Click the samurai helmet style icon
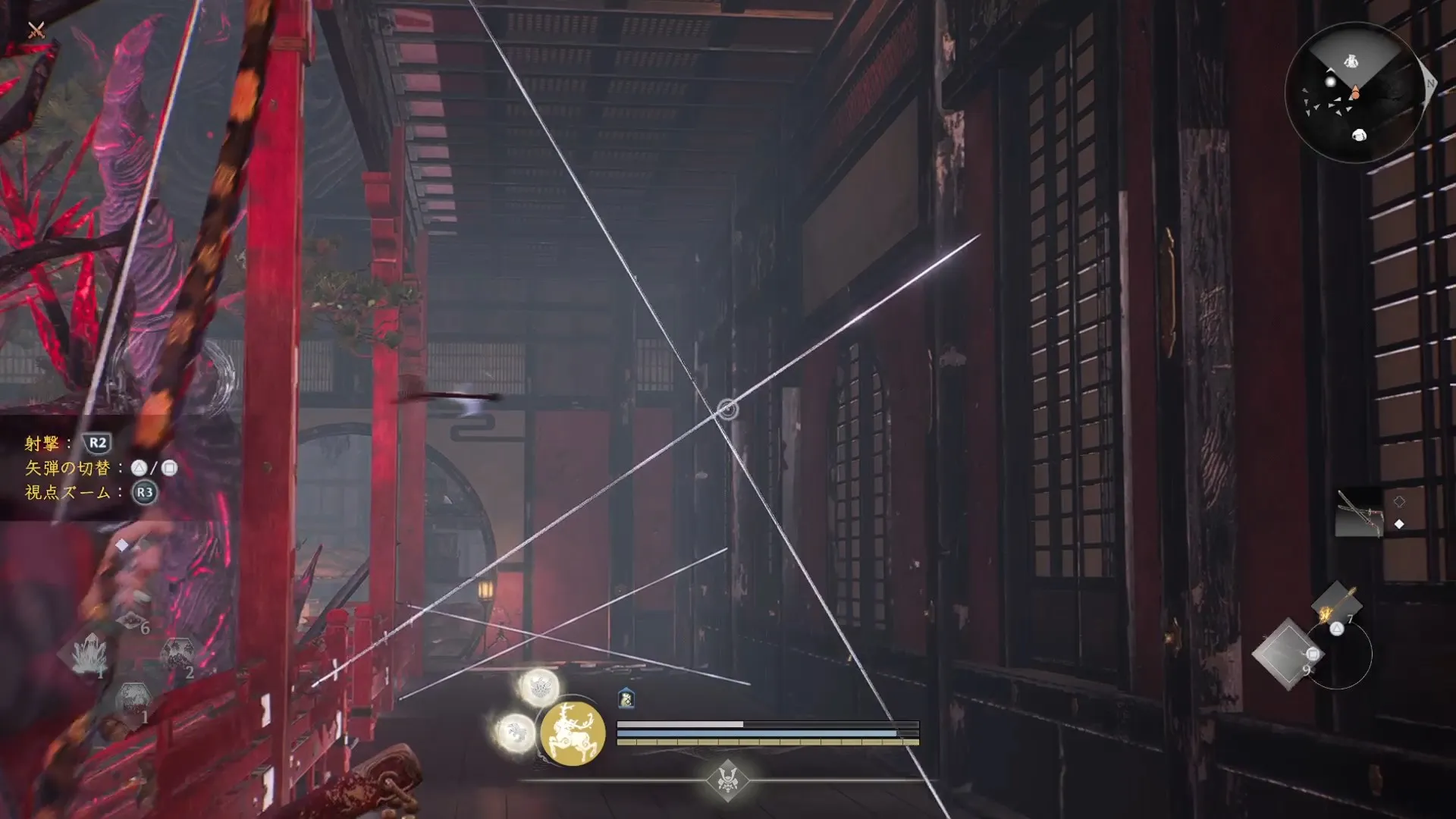The image size is (1456, 819). (x=727, y=780)
